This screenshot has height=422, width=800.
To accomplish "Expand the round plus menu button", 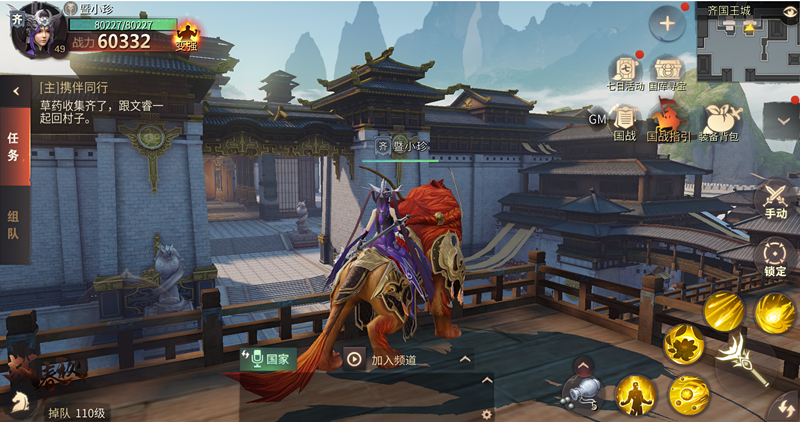I will pyautogui.click(x=666, y=23).
